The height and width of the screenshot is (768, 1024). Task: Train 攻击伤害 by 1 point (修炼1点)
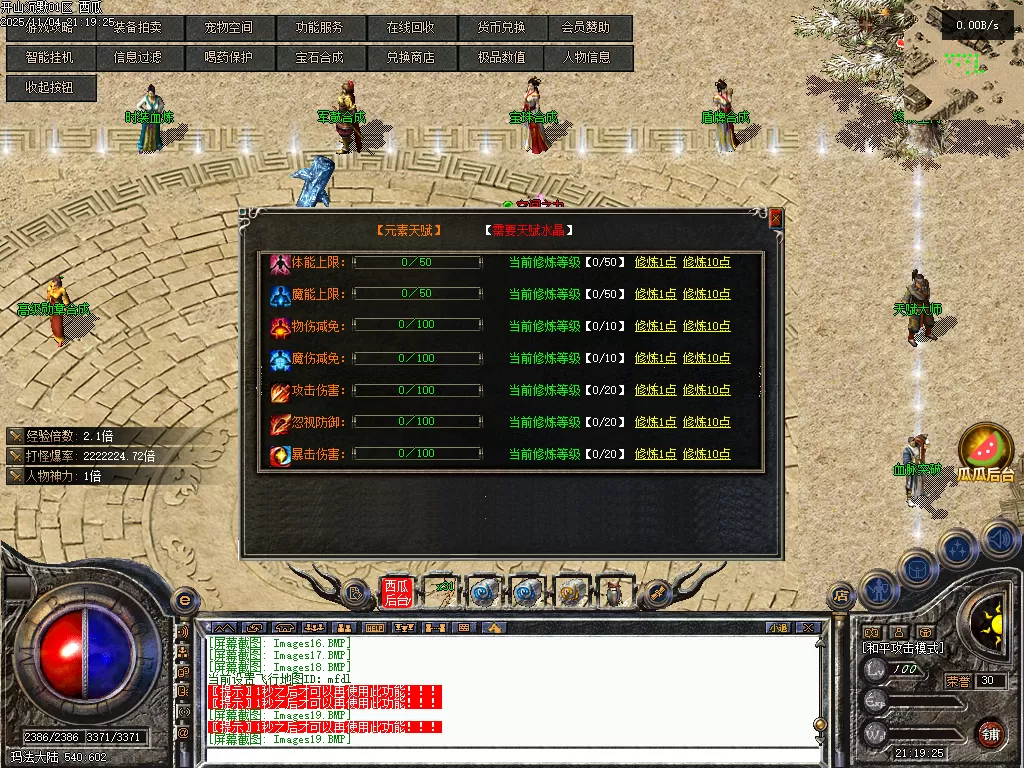(655, 390)
